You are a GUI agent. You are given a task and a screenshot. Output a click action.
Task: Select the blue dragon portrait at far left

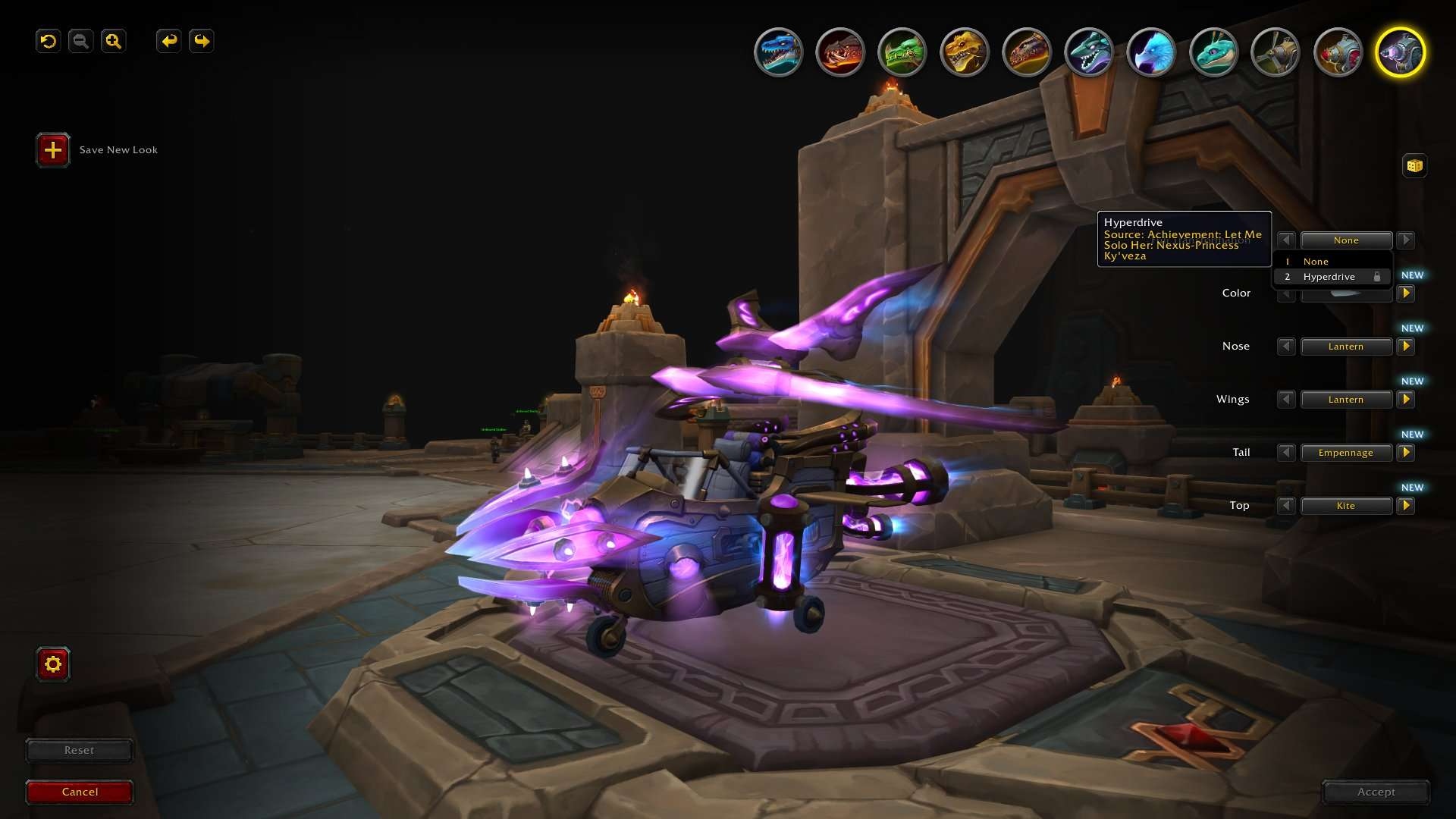(778, 52)
